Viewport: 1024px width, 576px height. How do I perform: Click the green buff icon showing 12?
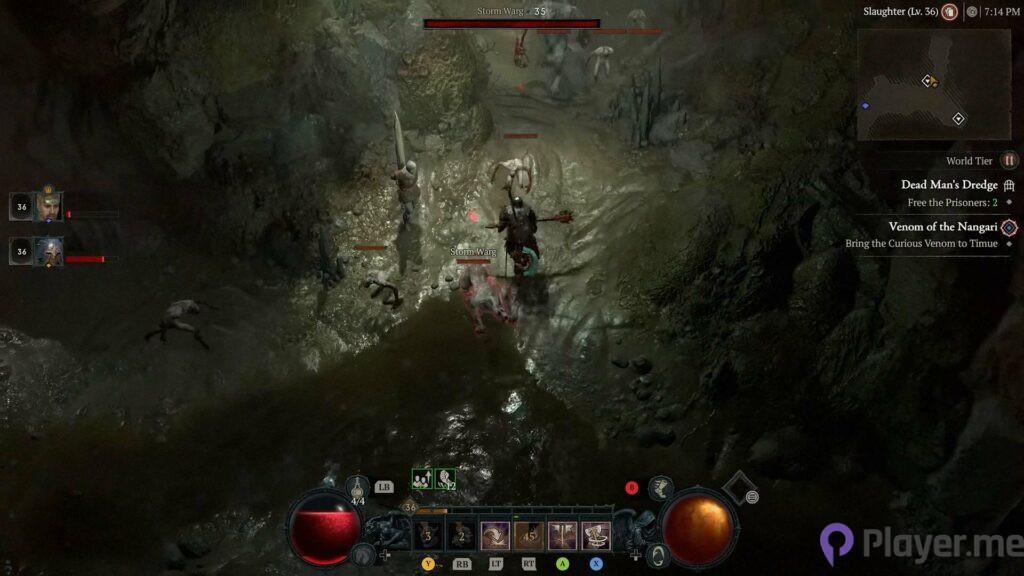(445, 479)
